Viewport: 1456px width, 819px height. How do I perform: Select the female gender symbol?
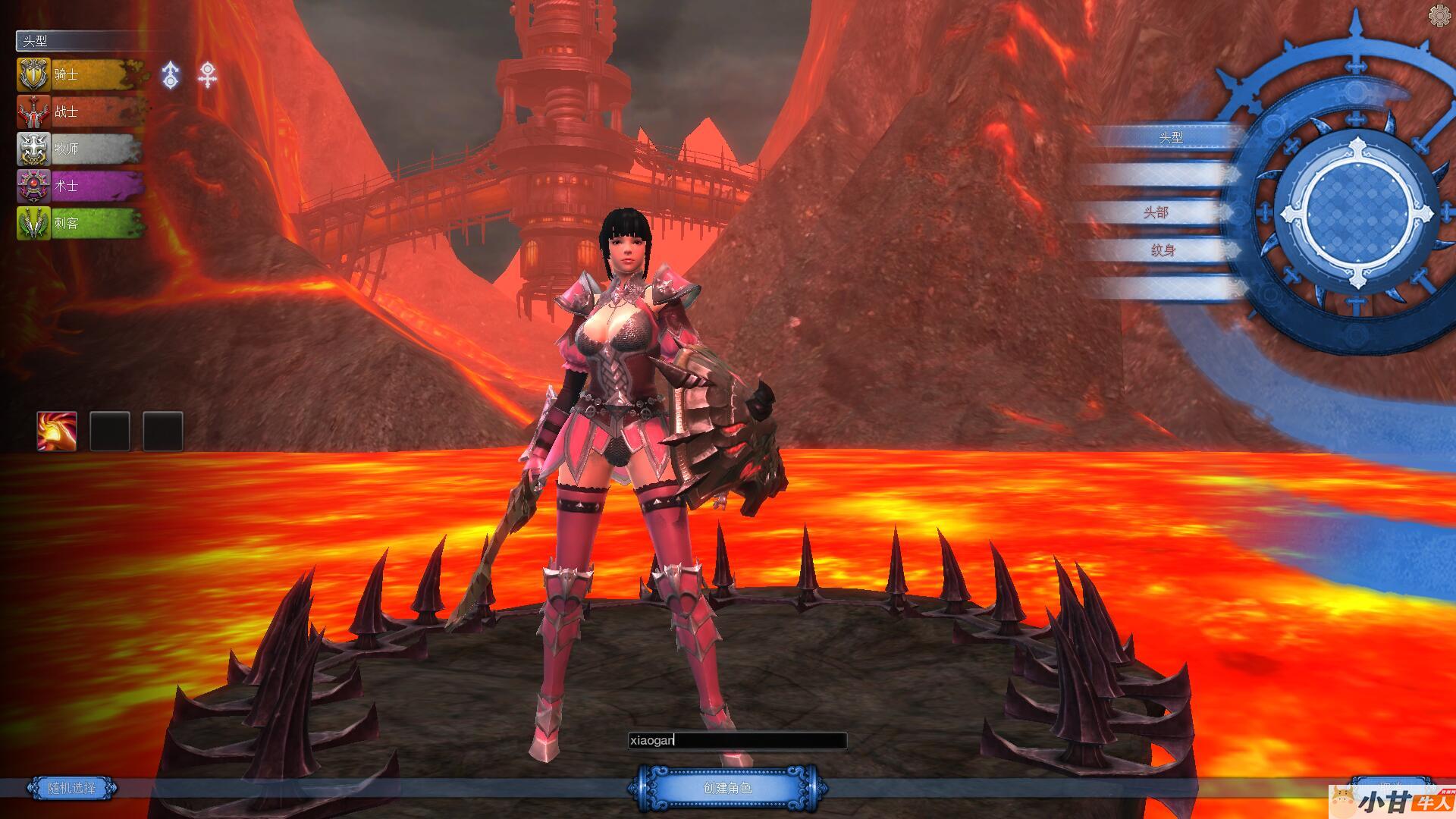point(207,75)
